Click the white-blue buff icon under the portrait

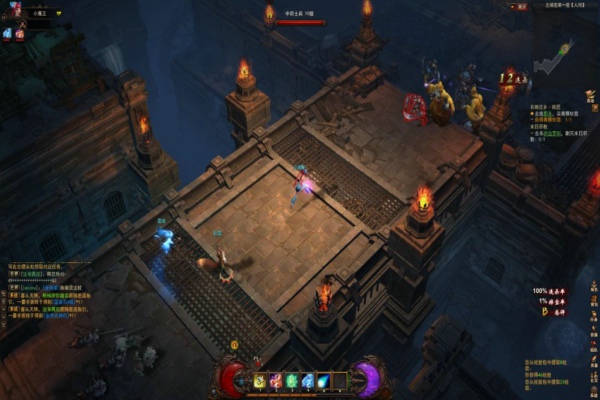7,33
